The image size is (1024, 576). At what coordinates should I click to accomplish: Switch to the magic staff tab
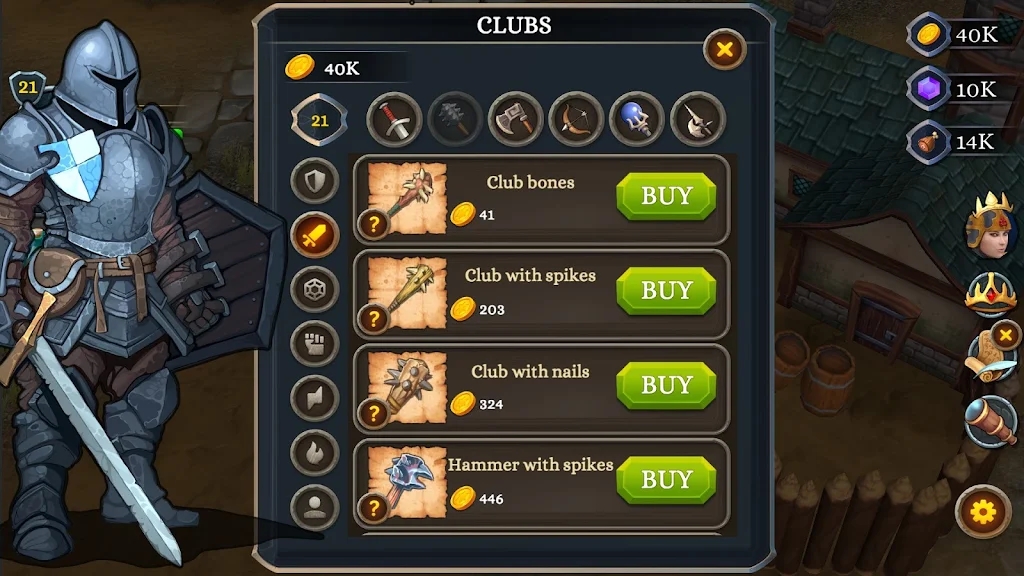[x=637, y=120]
